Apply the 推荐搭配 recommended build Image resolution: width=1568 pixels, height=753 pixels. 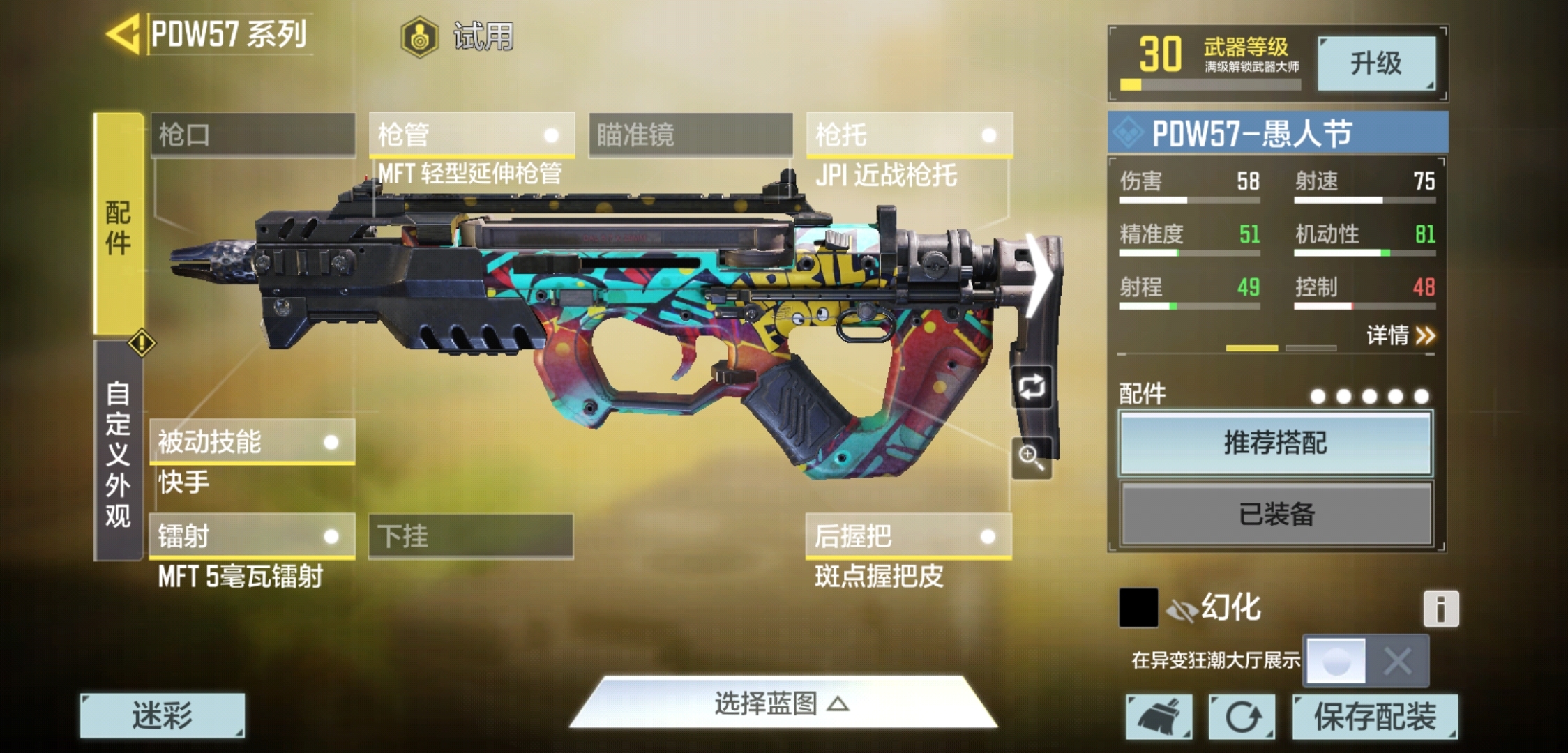1276,443
